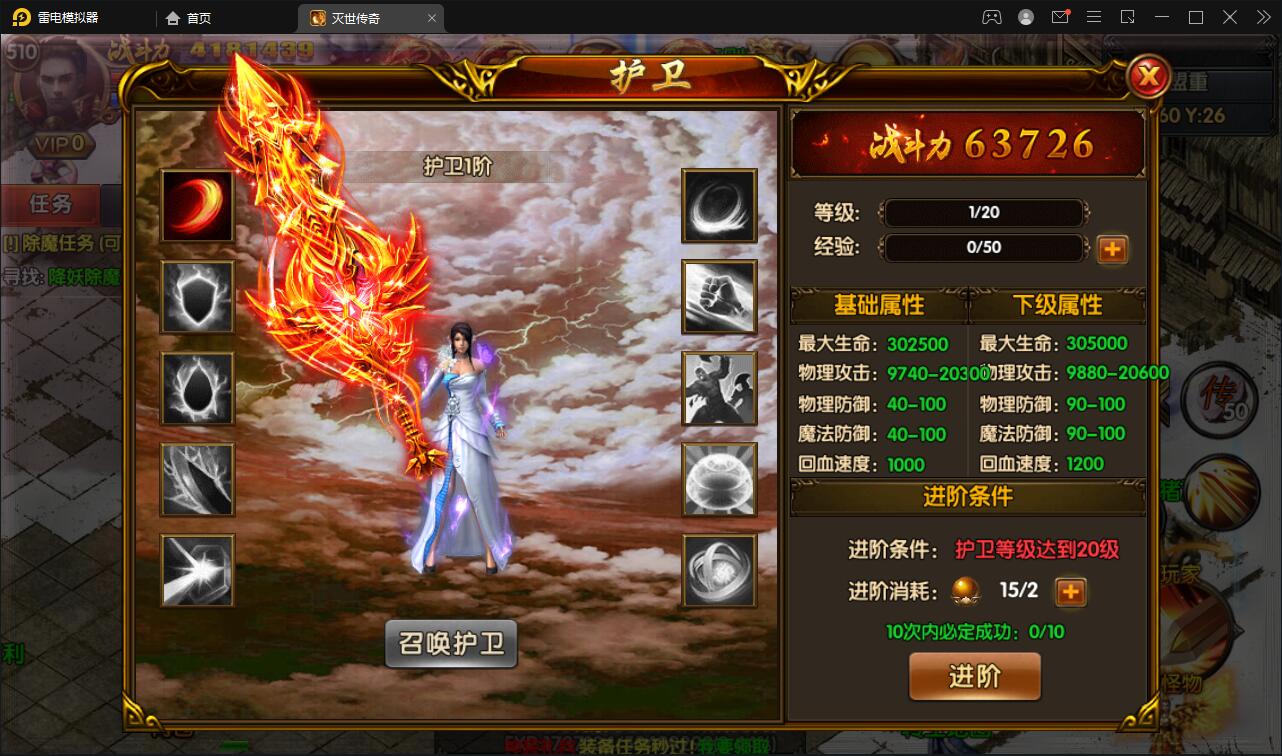This screenshot has width=1282, height=756.
Task: Click the plus beside the experience bar
Action: pos(1112,249)
